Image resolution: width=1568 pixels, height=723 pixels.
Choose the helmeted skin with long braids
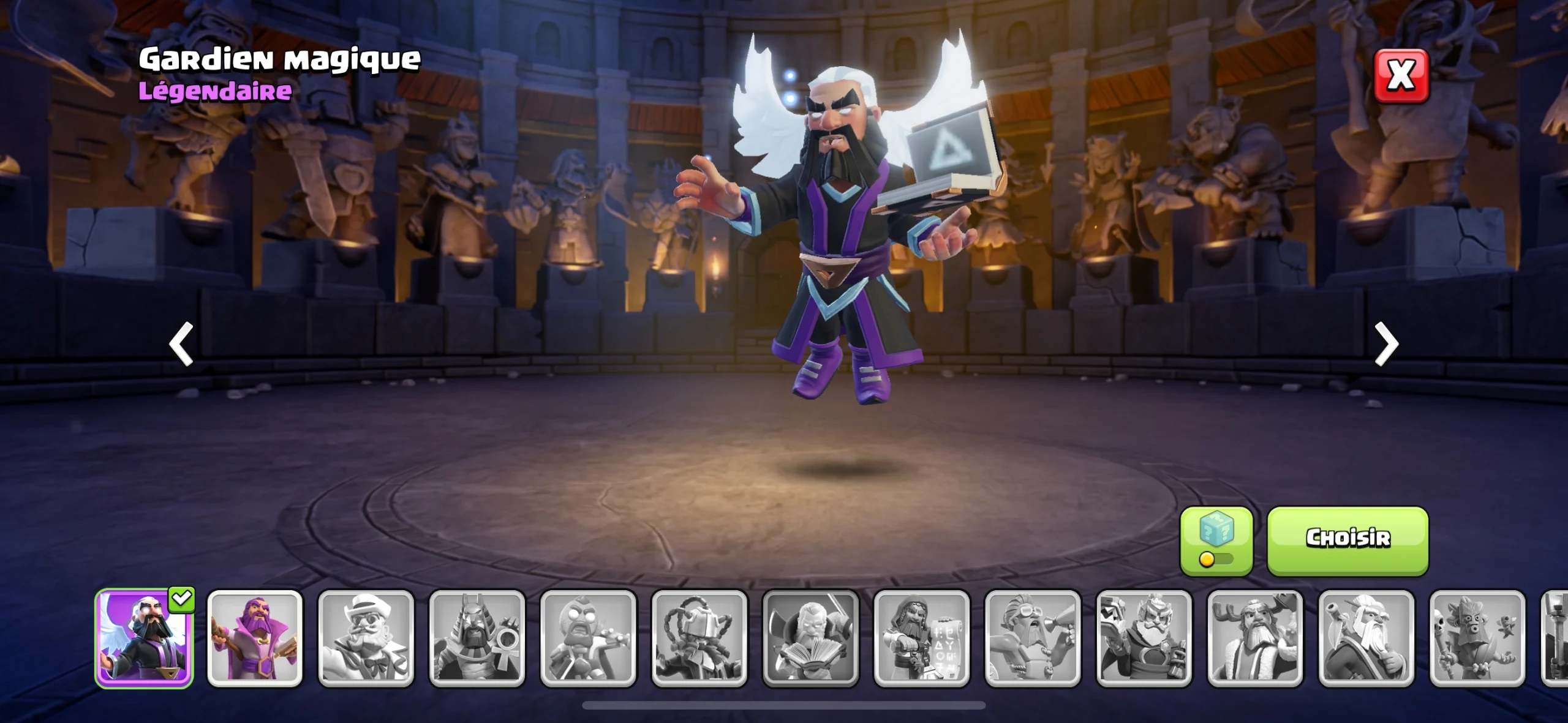[699, 639]
